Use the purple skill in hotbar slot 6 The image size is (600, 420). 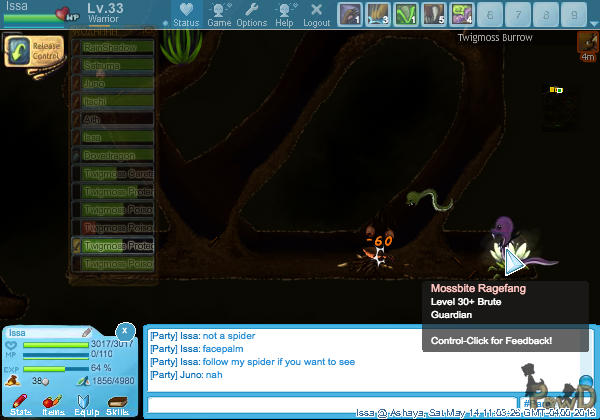[x=461, y=15]
